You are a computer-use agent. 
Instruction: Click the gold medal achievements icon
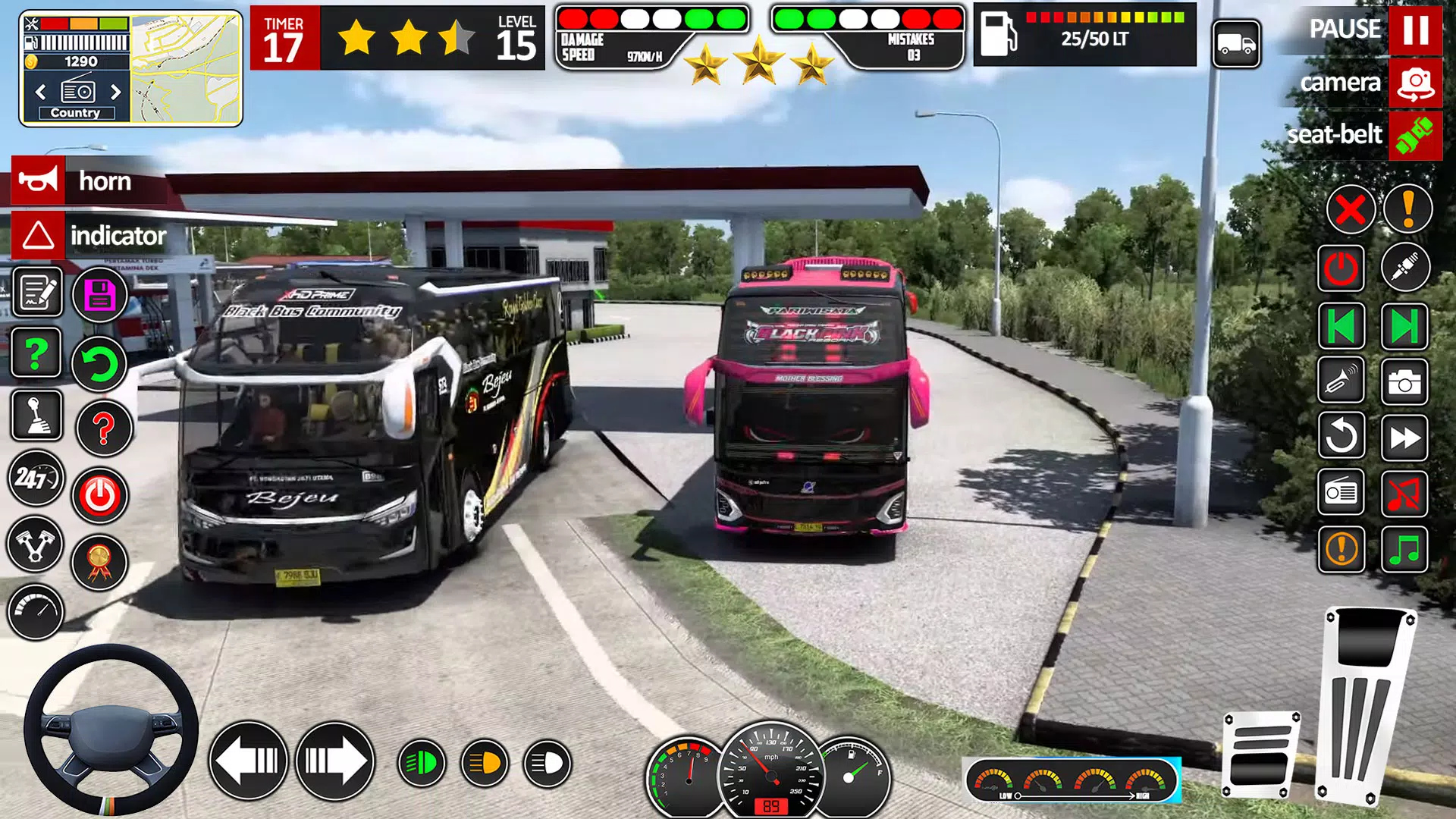[99, 561]
